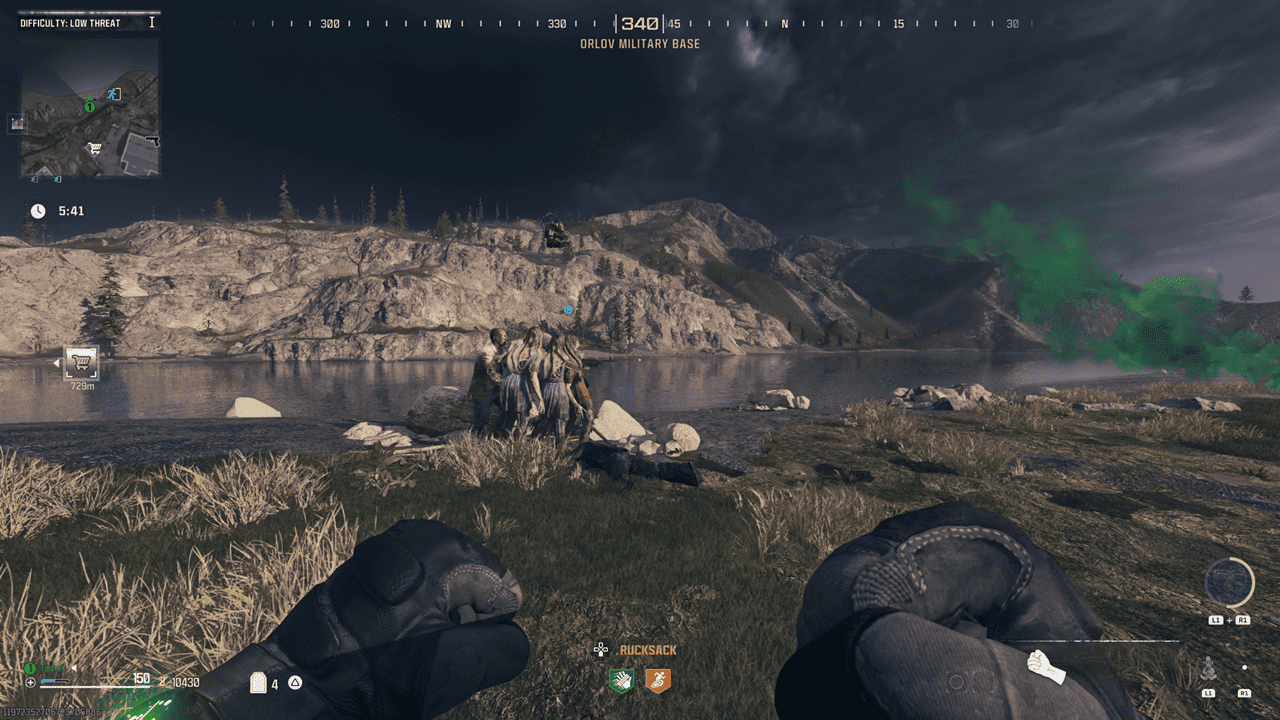Activate the circular field upgrade icon

pyautogui.click(x=1229, y=583)
